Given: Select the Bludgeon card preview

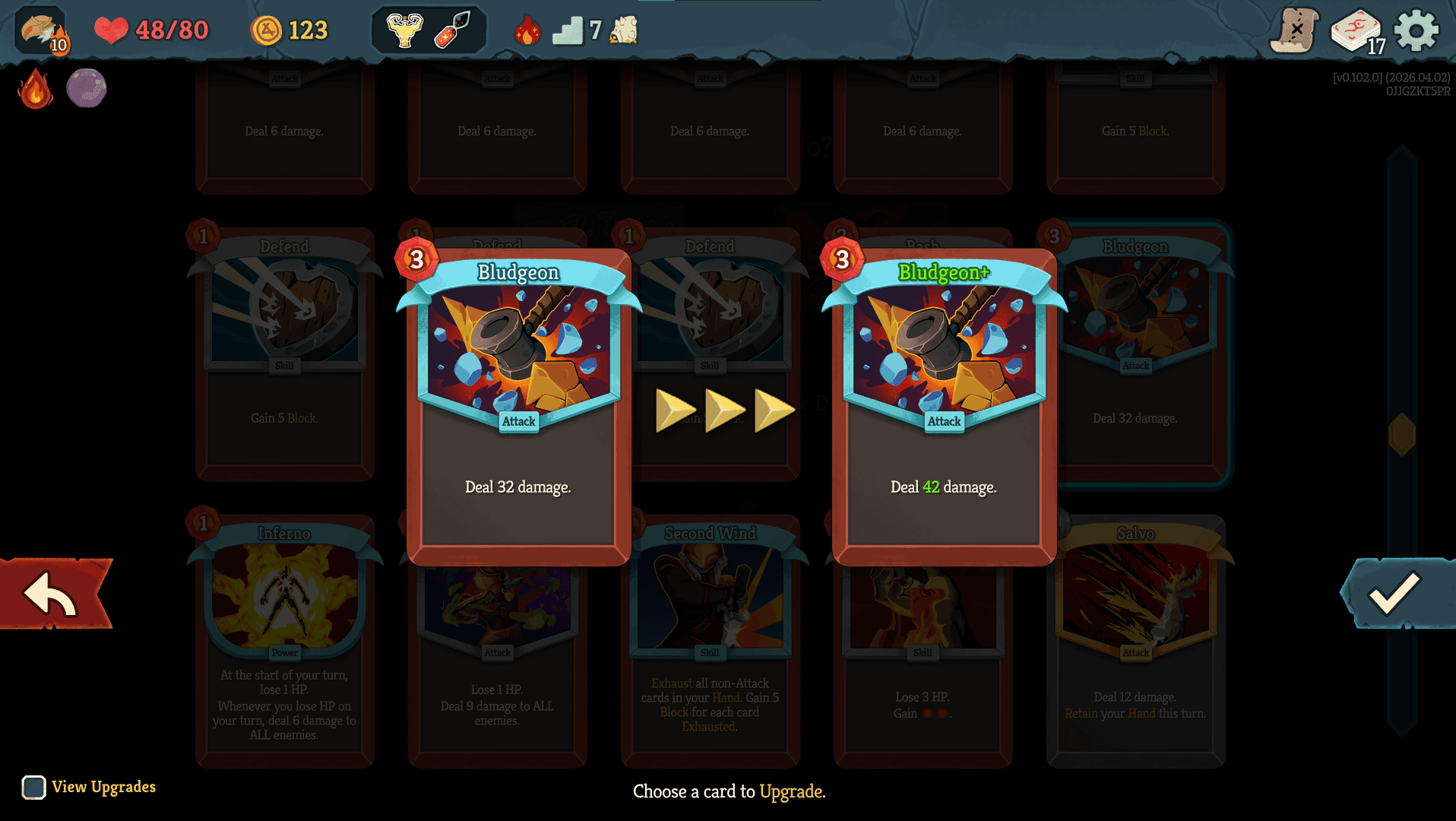Looking at the screenshot, I should pos(518,395).
